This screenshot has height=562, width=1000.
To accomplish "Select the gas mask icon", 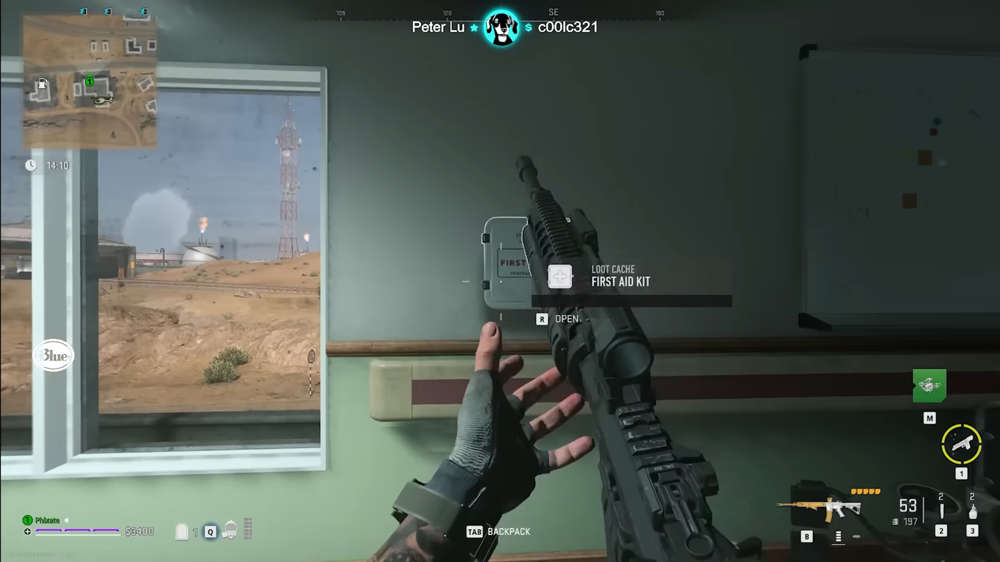I will 231,531.
